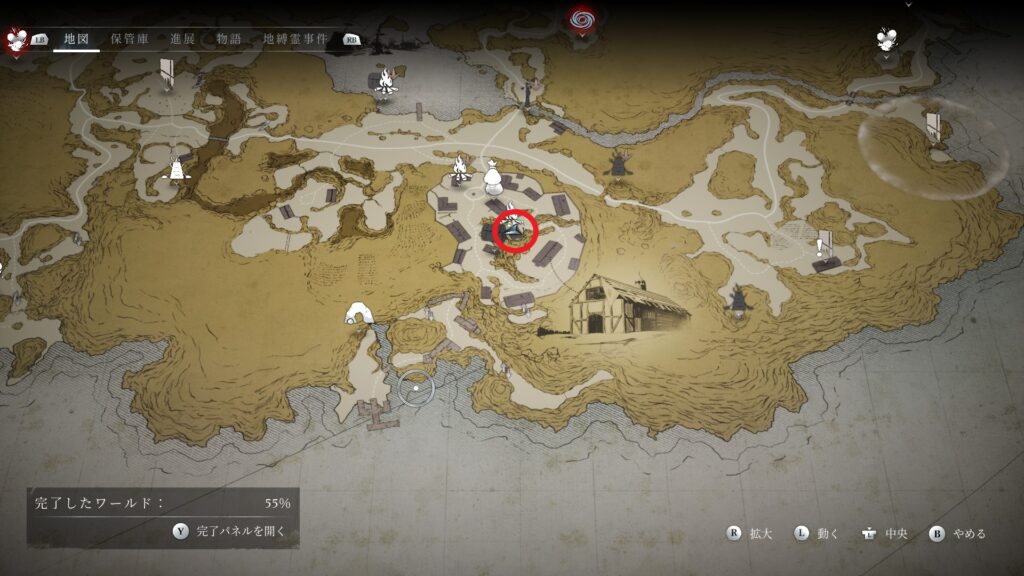Image resolution: width=1024 pixels, height=576 pixels.
Task: Select the white cave entrance marker
Action: 358,314
